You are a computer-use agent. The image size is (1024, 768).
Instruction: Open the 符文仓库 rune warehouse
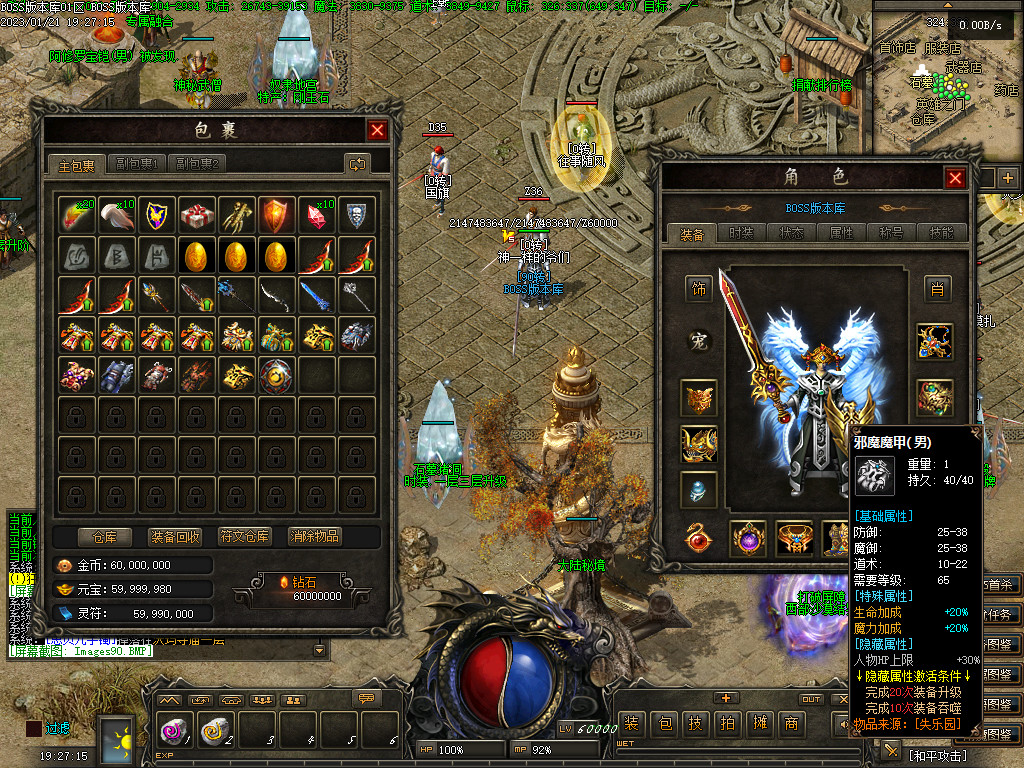click(245, 536)
